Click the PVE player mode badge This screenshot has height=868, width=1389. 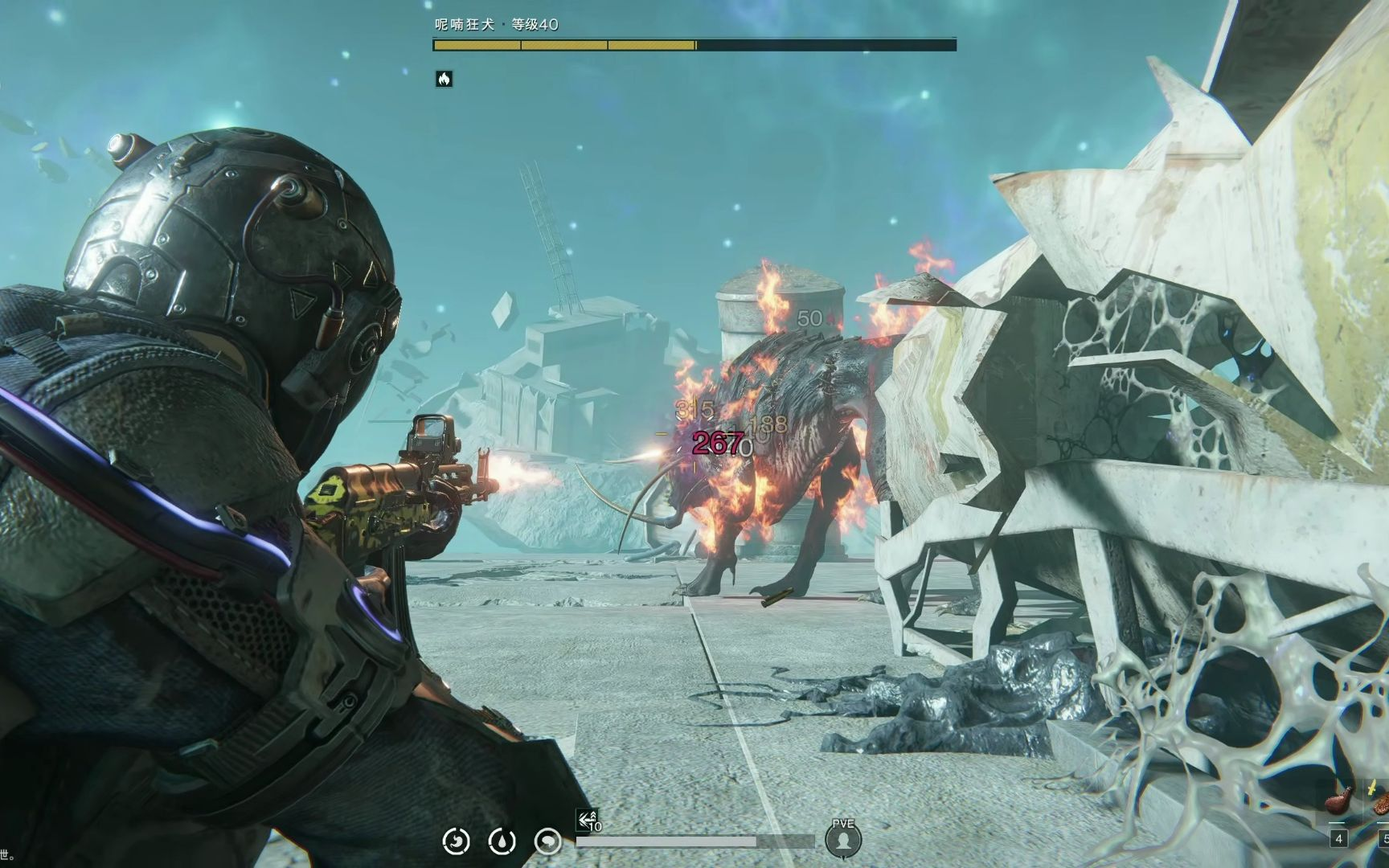coord(843,839)
